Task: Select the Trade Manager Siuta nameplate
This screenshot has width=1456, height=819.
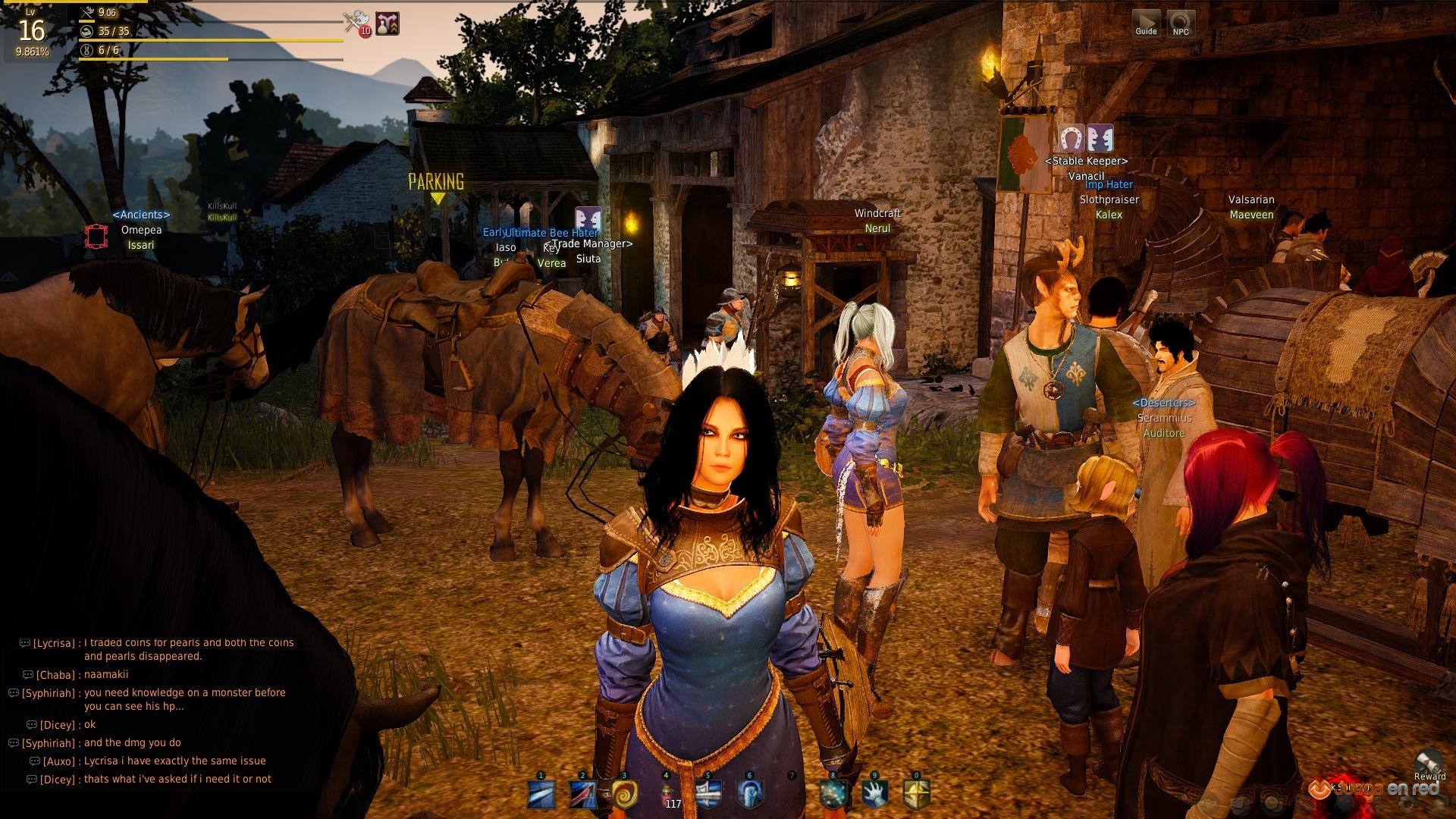Action: click(590, 251)
